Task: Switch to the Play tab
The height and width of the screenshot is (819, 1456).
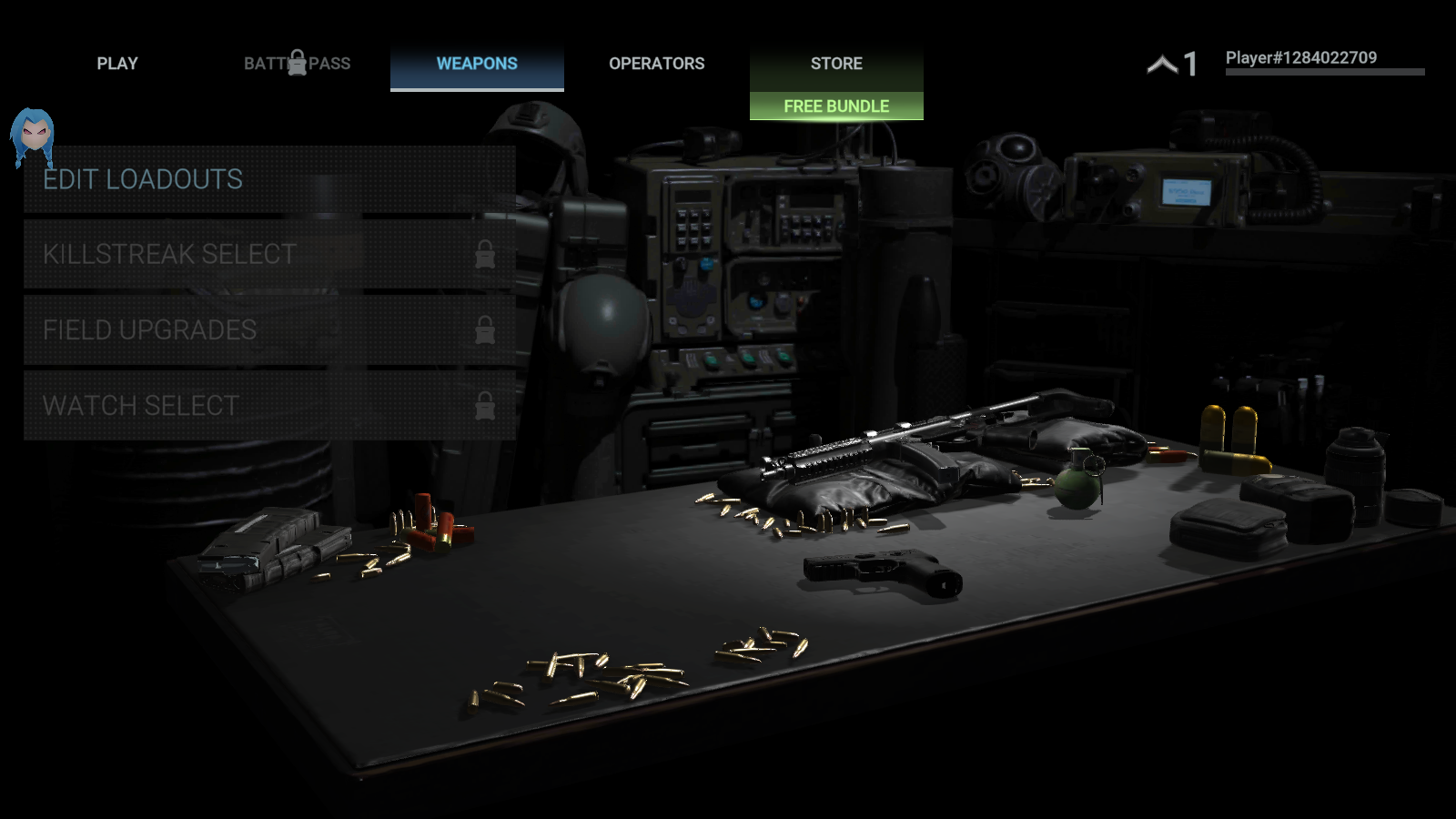Action: (x=117, y=64)
